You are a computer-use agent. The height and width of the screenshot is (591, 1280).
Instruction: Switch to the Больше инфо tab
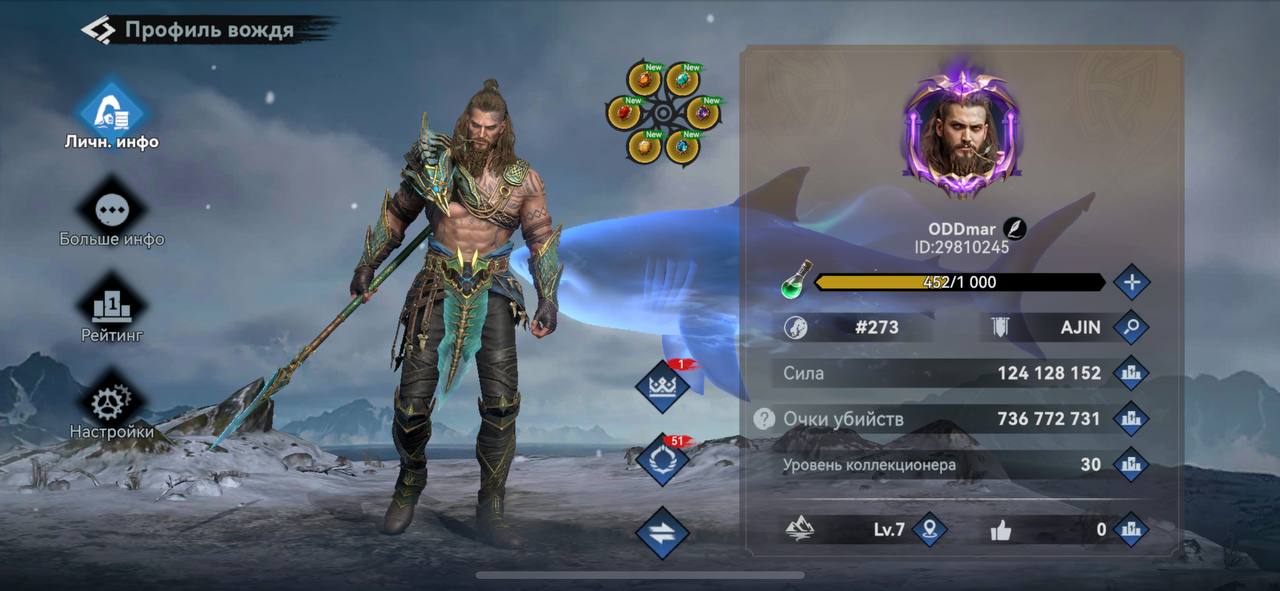tap(112, 210)
